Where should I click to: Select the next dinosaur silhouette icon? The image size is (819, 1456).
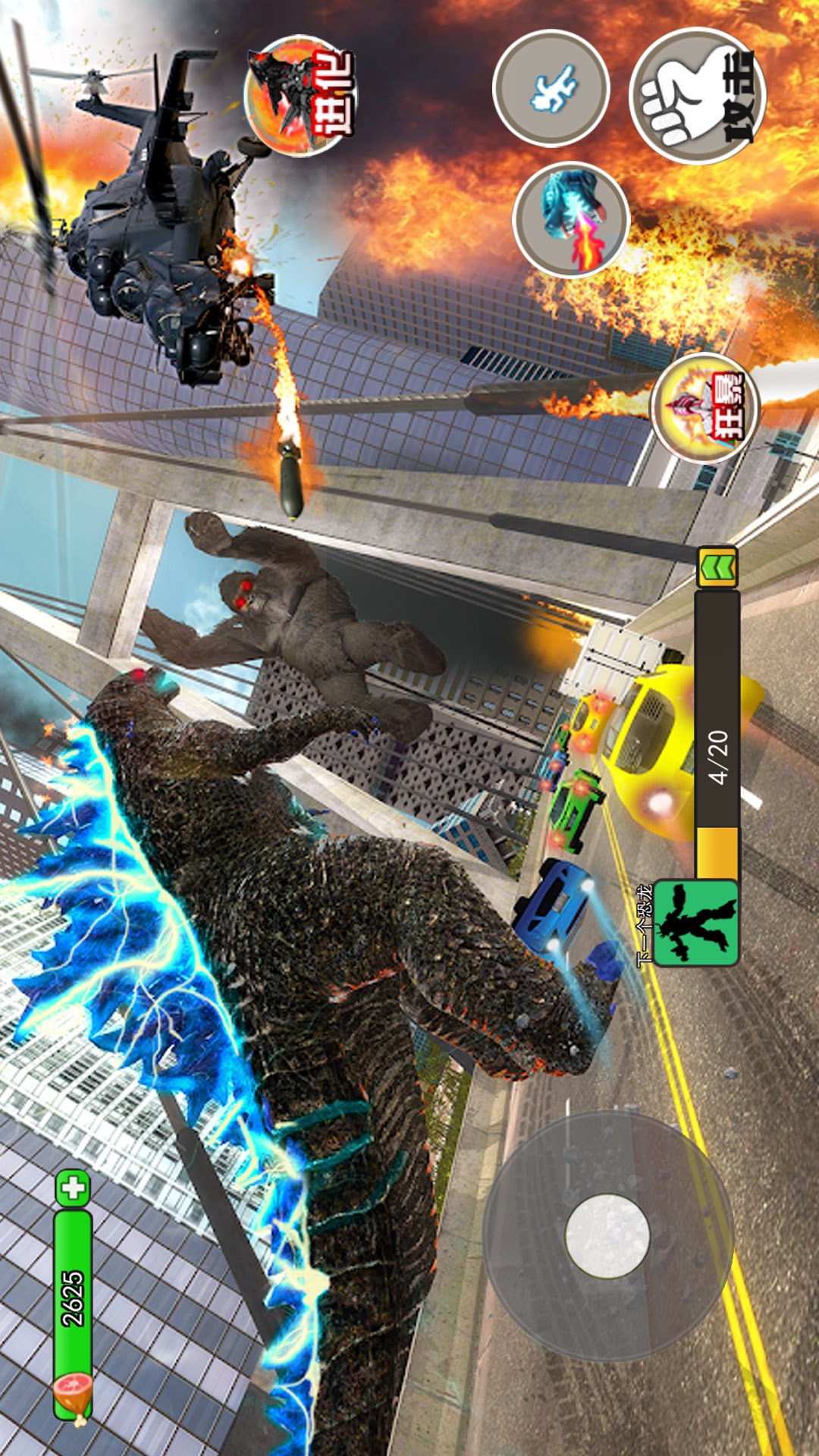click(x=695, y=922)
